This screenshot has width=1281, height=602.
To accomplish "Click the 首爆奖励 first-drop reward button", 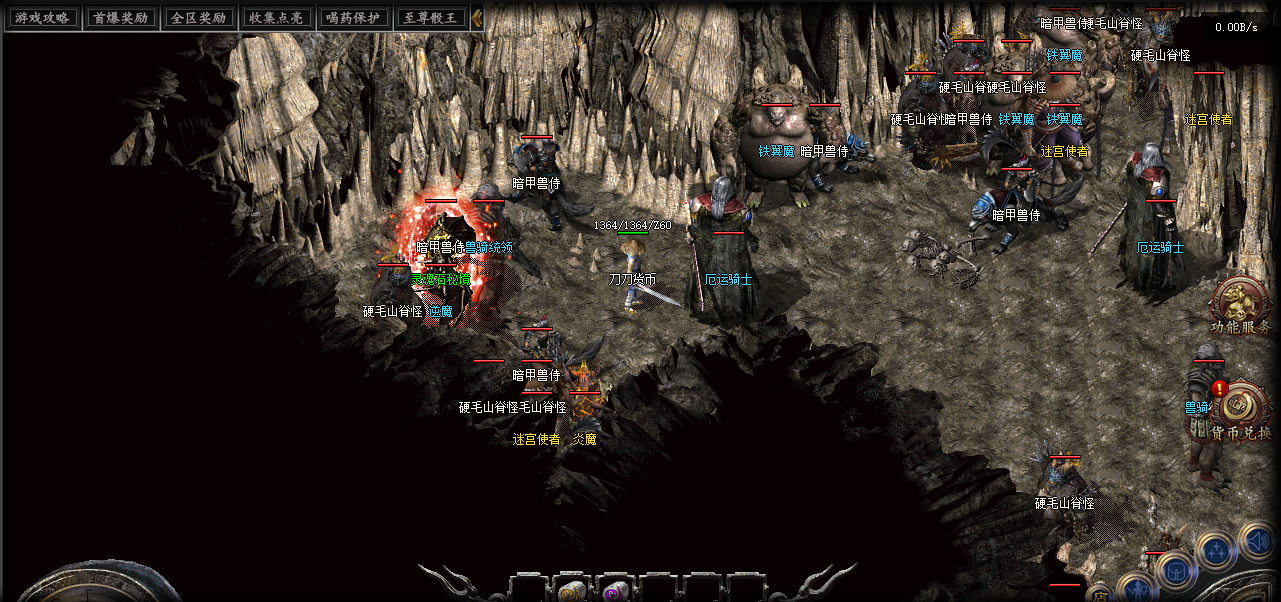I will point(120,18).
